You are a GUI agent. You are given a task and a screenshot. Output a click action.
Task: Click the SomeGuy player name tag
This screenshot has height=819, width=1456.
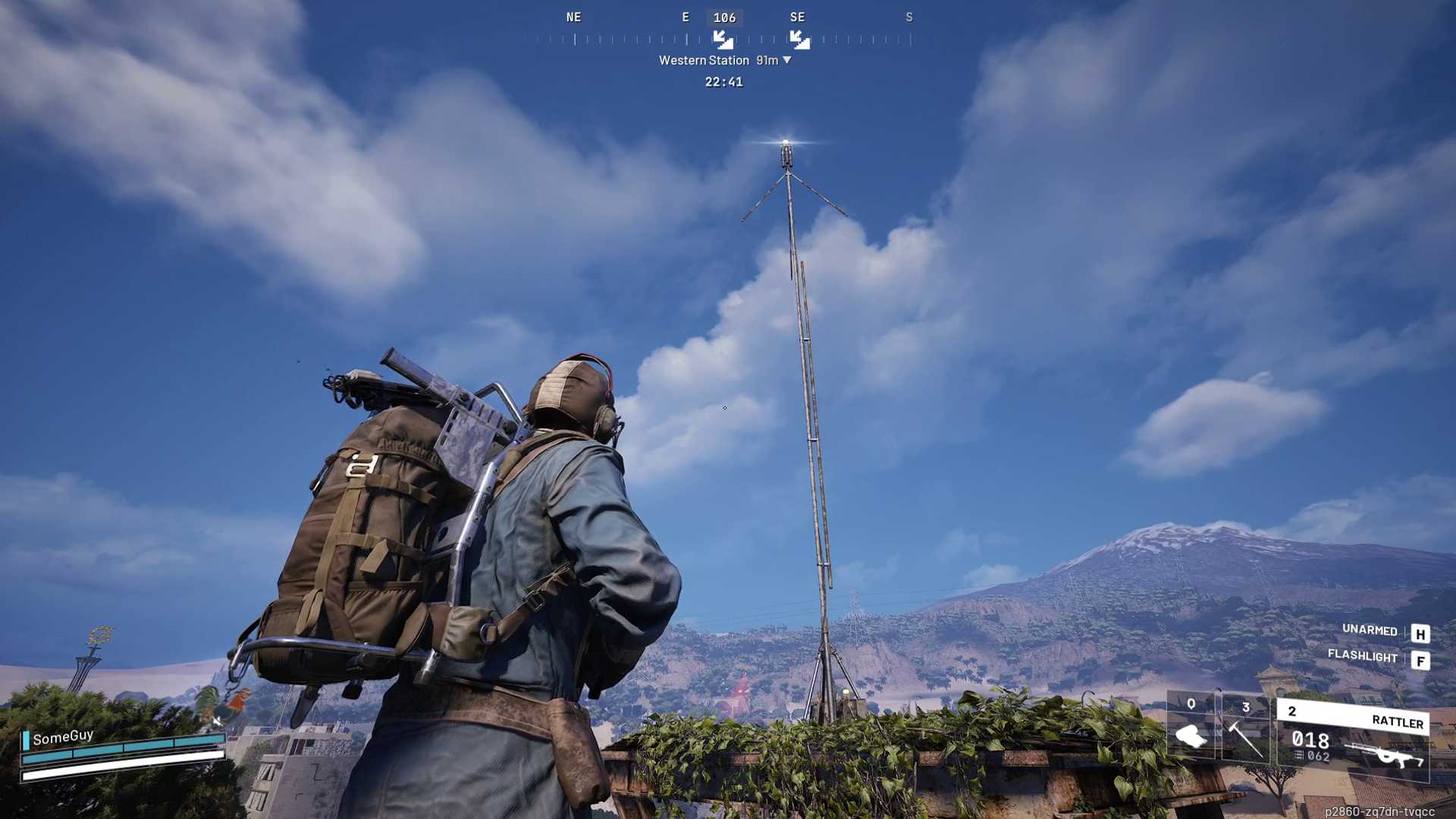63,736
